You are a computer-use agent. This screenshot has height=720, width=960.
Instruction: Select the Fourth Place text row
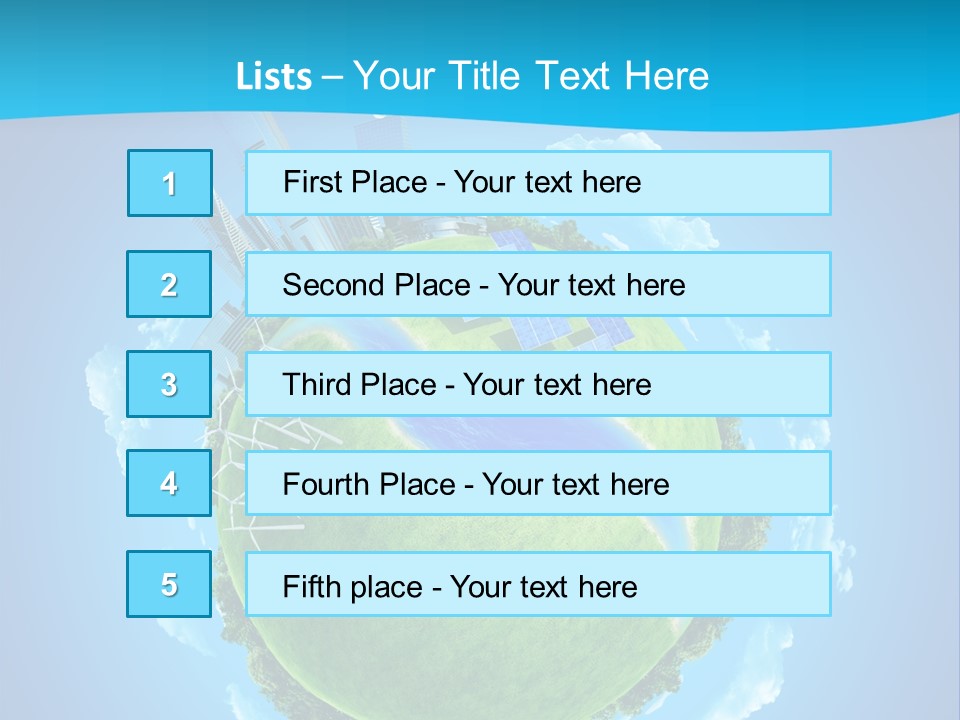coord(538,484)
